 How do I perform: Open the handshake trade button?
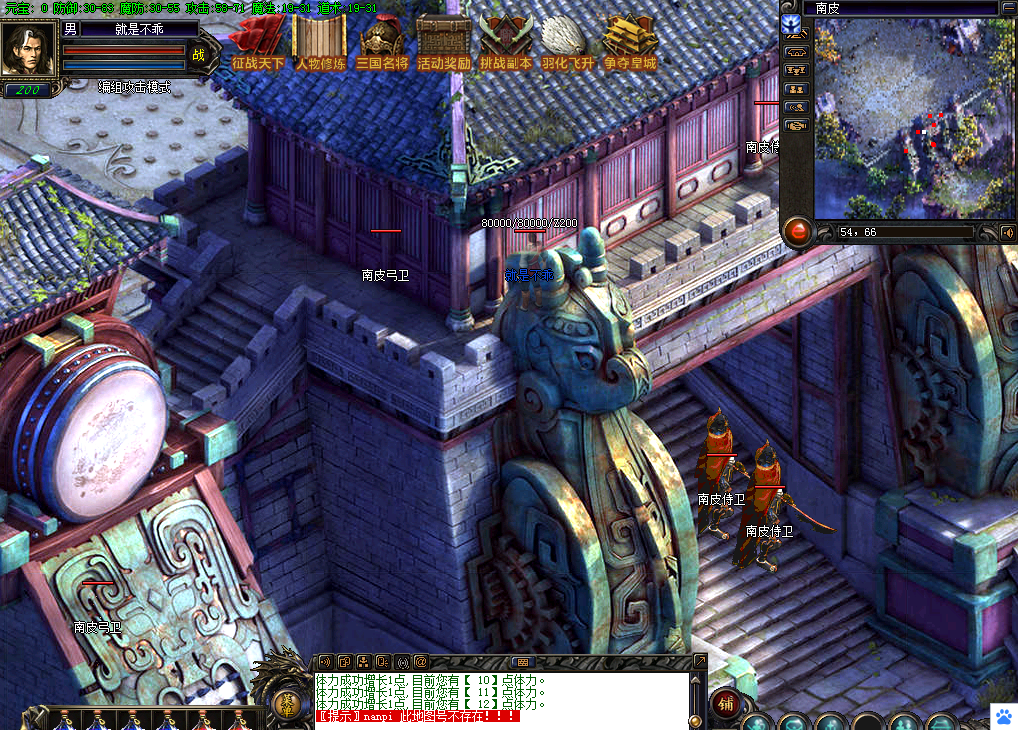tap(796, 126)
